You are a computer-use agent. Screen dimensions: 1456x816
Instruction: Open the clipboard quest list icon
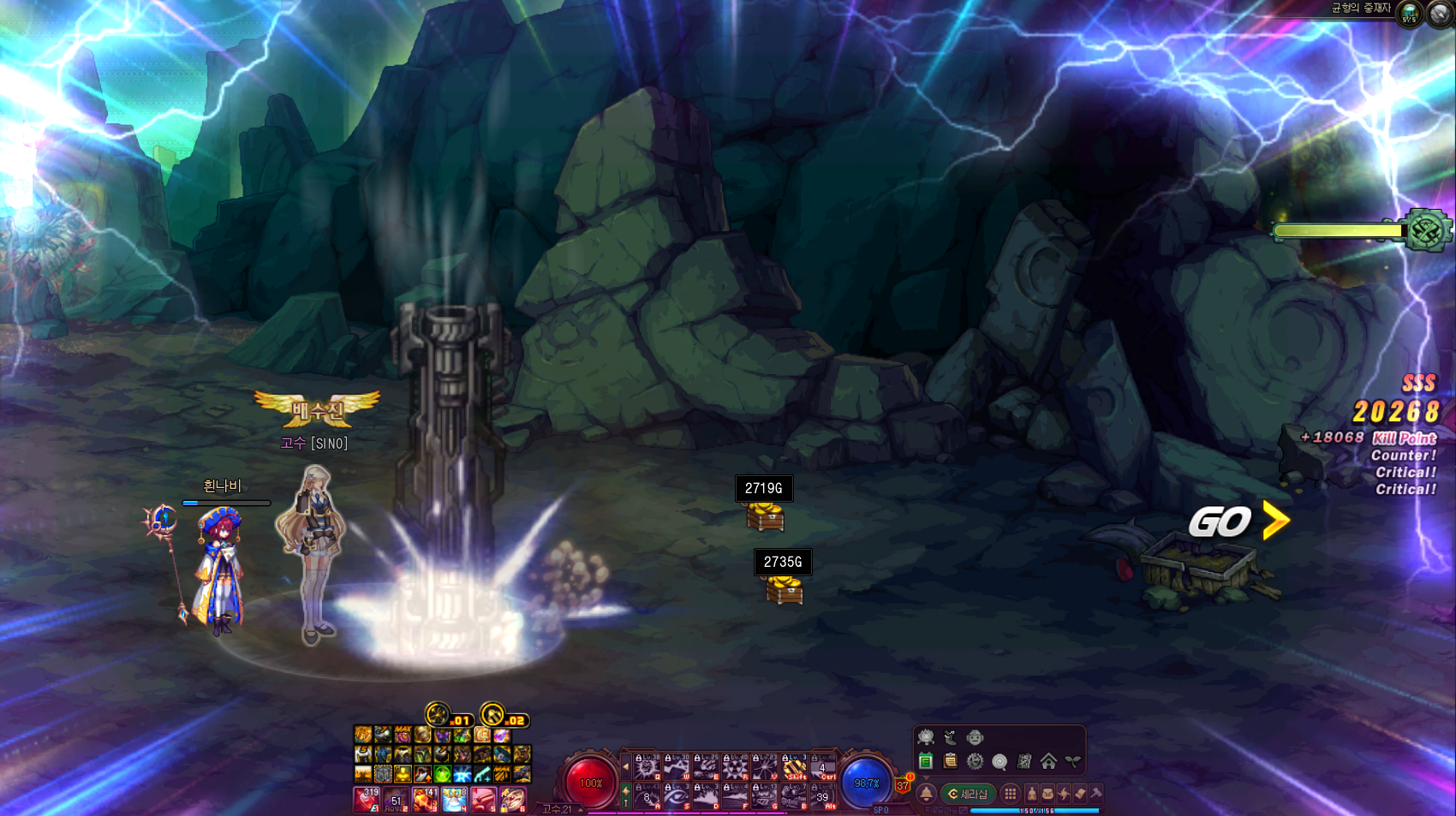pos(950,760)
